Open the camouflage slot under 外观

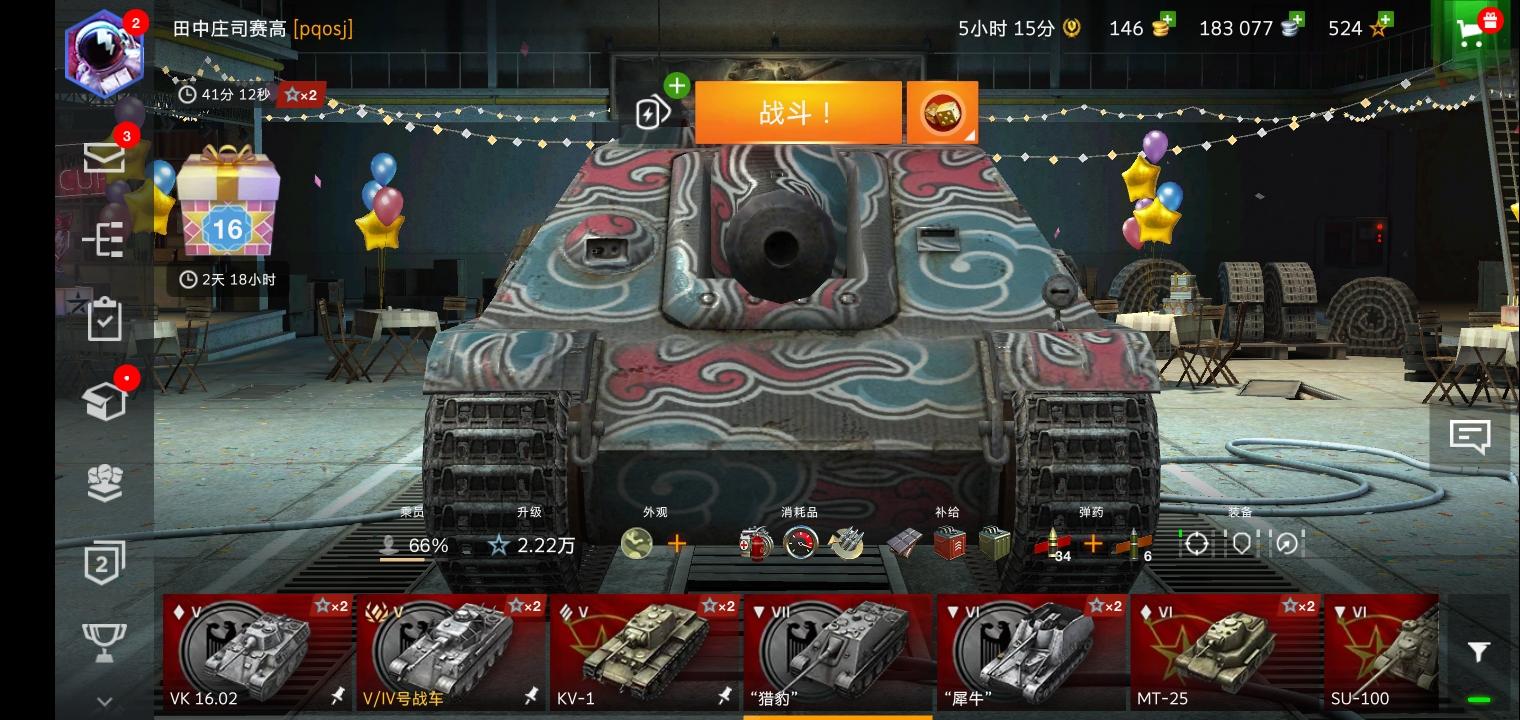pyautogui.click(x=637, y=543)
